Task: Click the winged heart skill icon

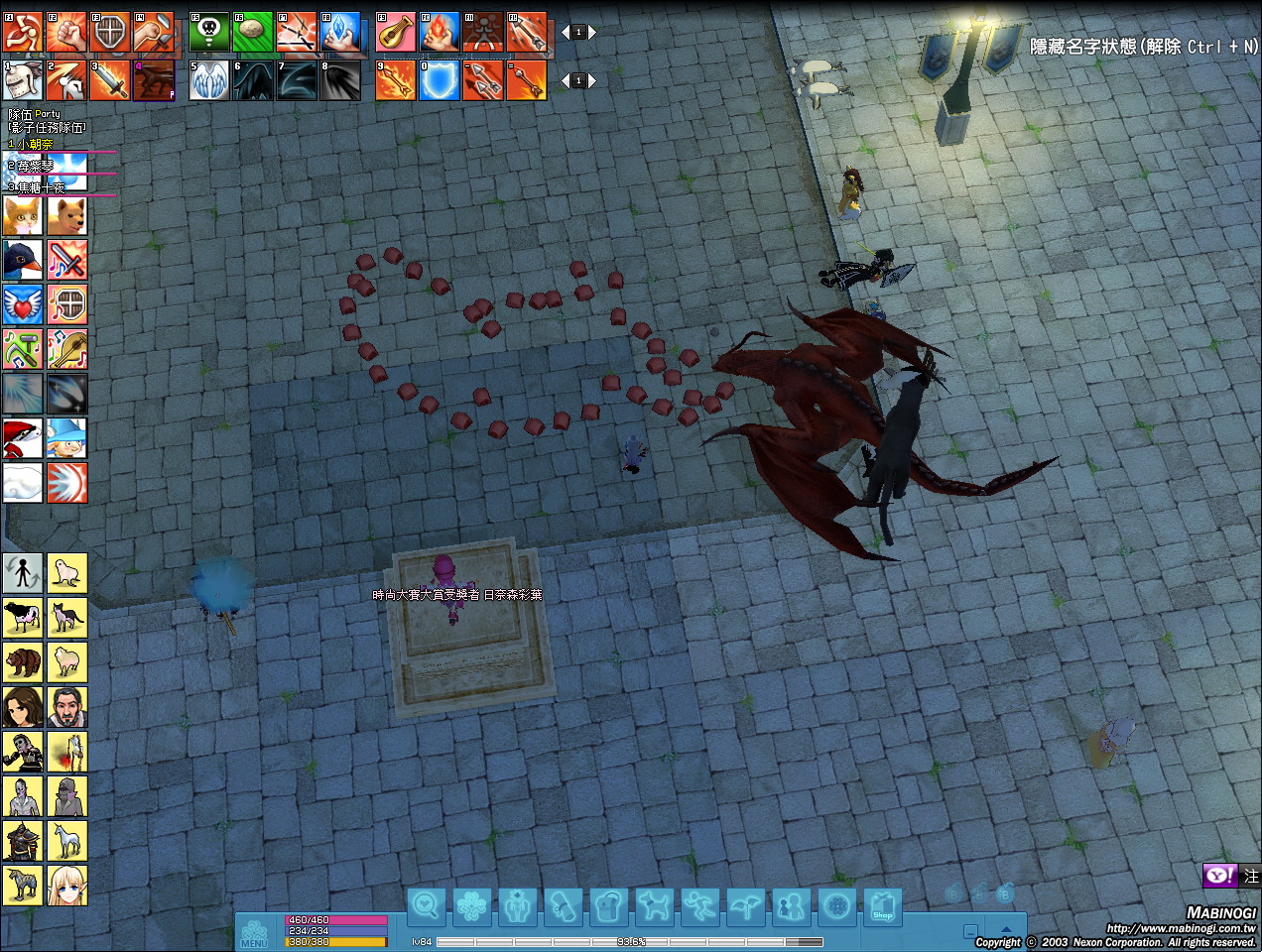Action: [23, 304]
